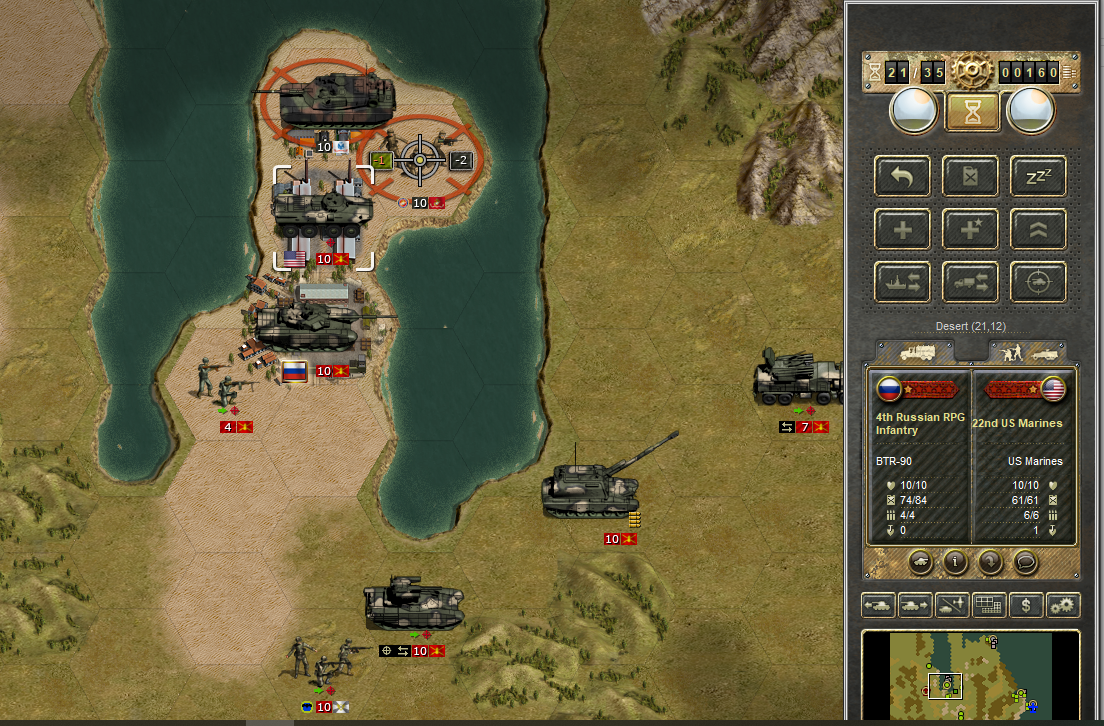Switch to the infantry and vehicle tab
Screen dimensions: 1104x726
point(1027,352)
